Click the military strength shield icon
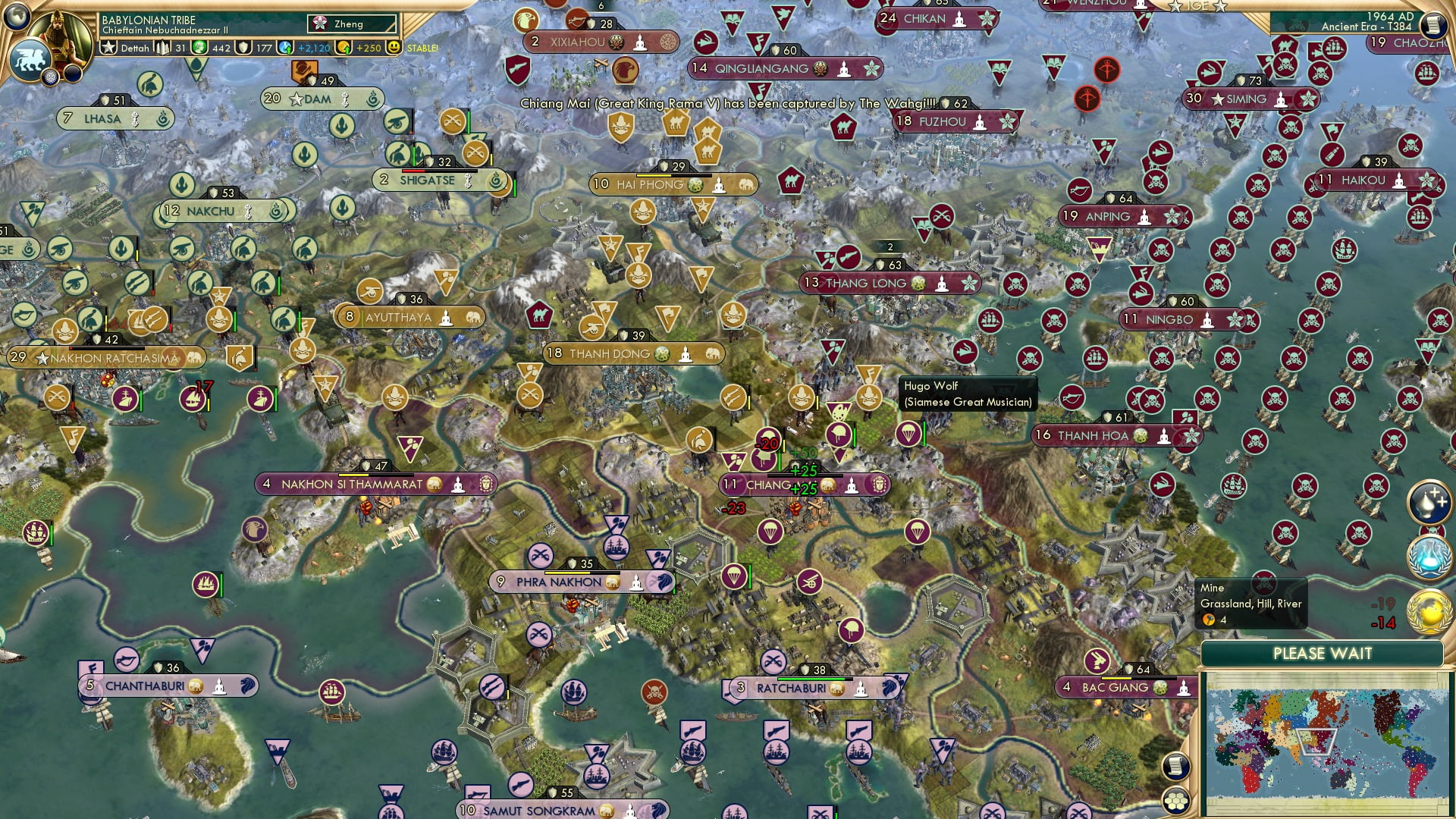 coord(243,47)
